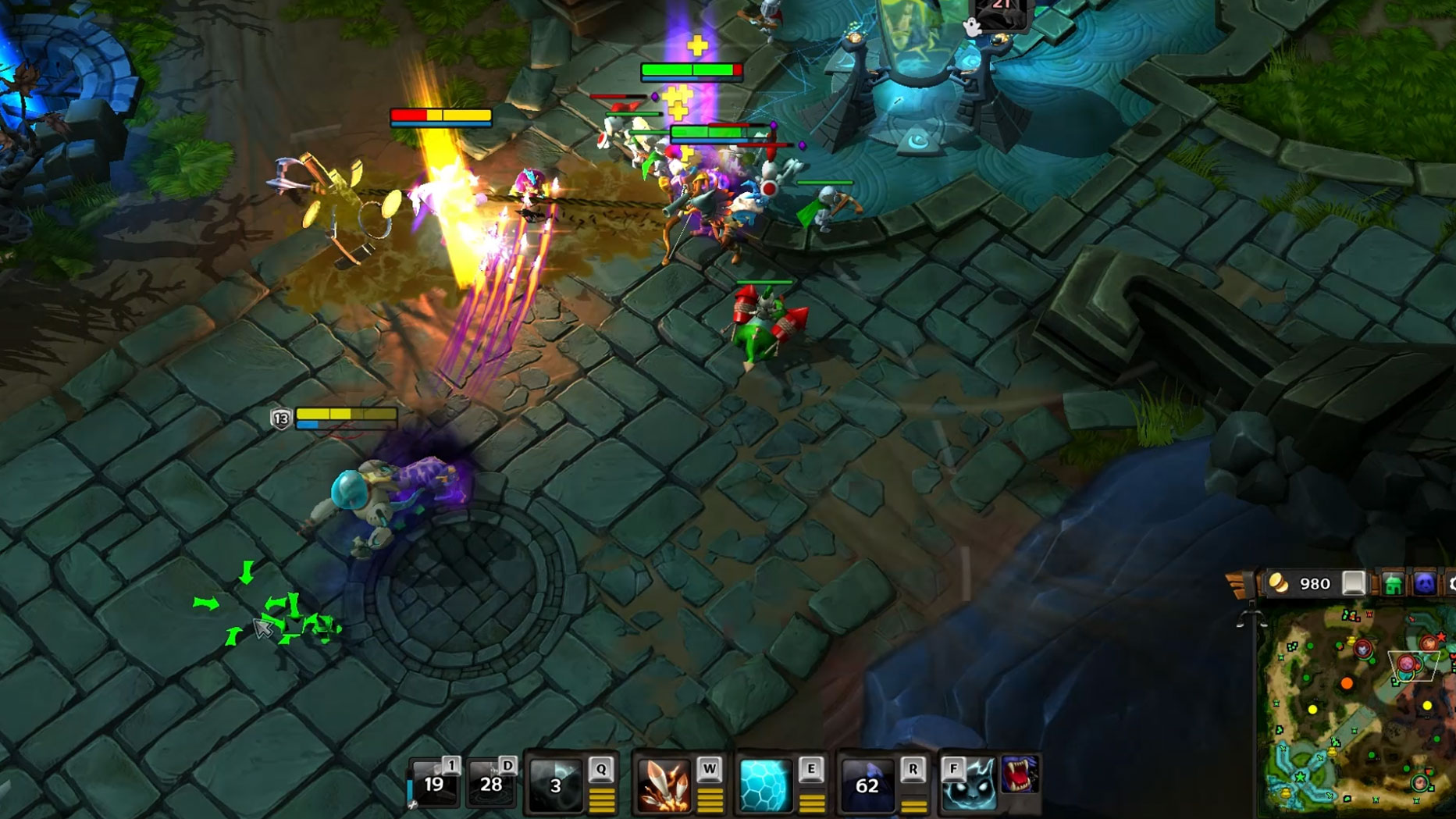
Task: Activate the rocket barrage W ability
Action: click(664, 785)
